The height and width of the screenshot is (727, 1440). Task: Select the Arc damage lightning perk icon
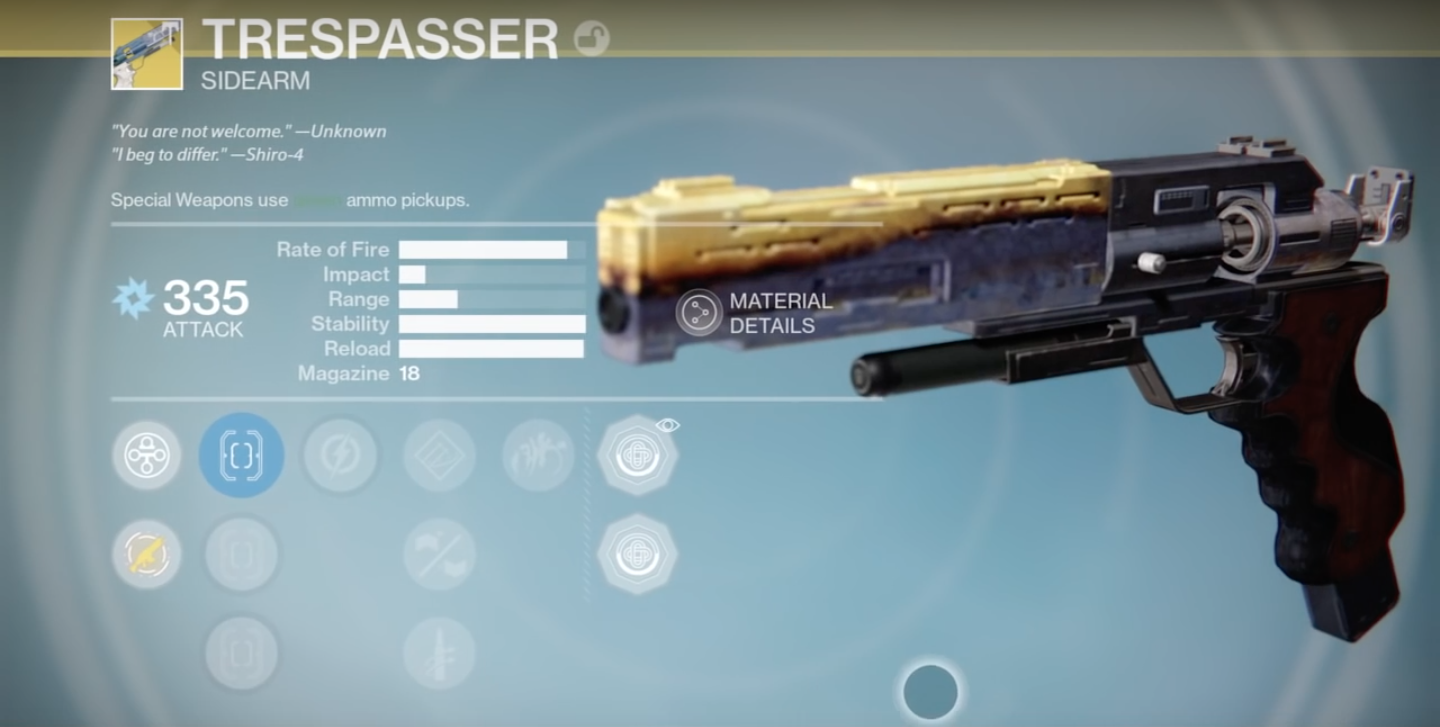340,454
